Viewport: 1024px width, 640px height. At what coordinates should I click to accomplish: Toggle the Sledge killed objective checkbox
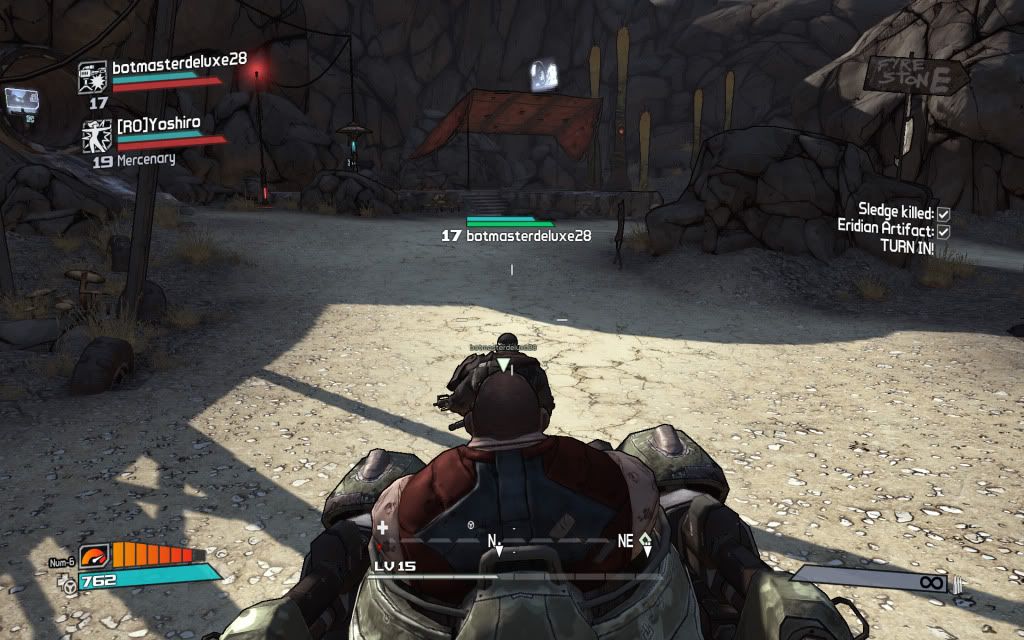[x=943, y=213]
